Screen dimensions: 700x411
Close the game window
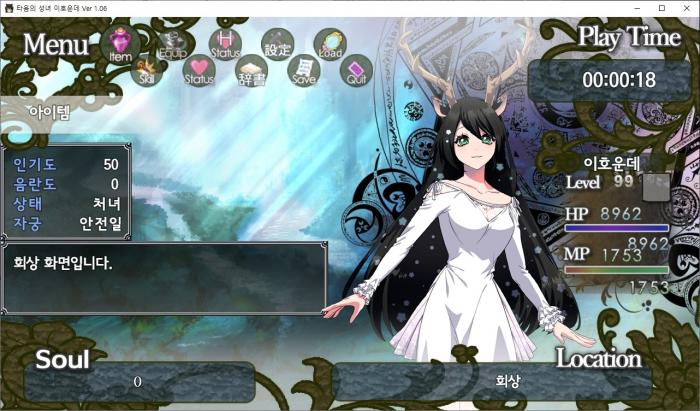pyautogui.click(x=686, y=8)
